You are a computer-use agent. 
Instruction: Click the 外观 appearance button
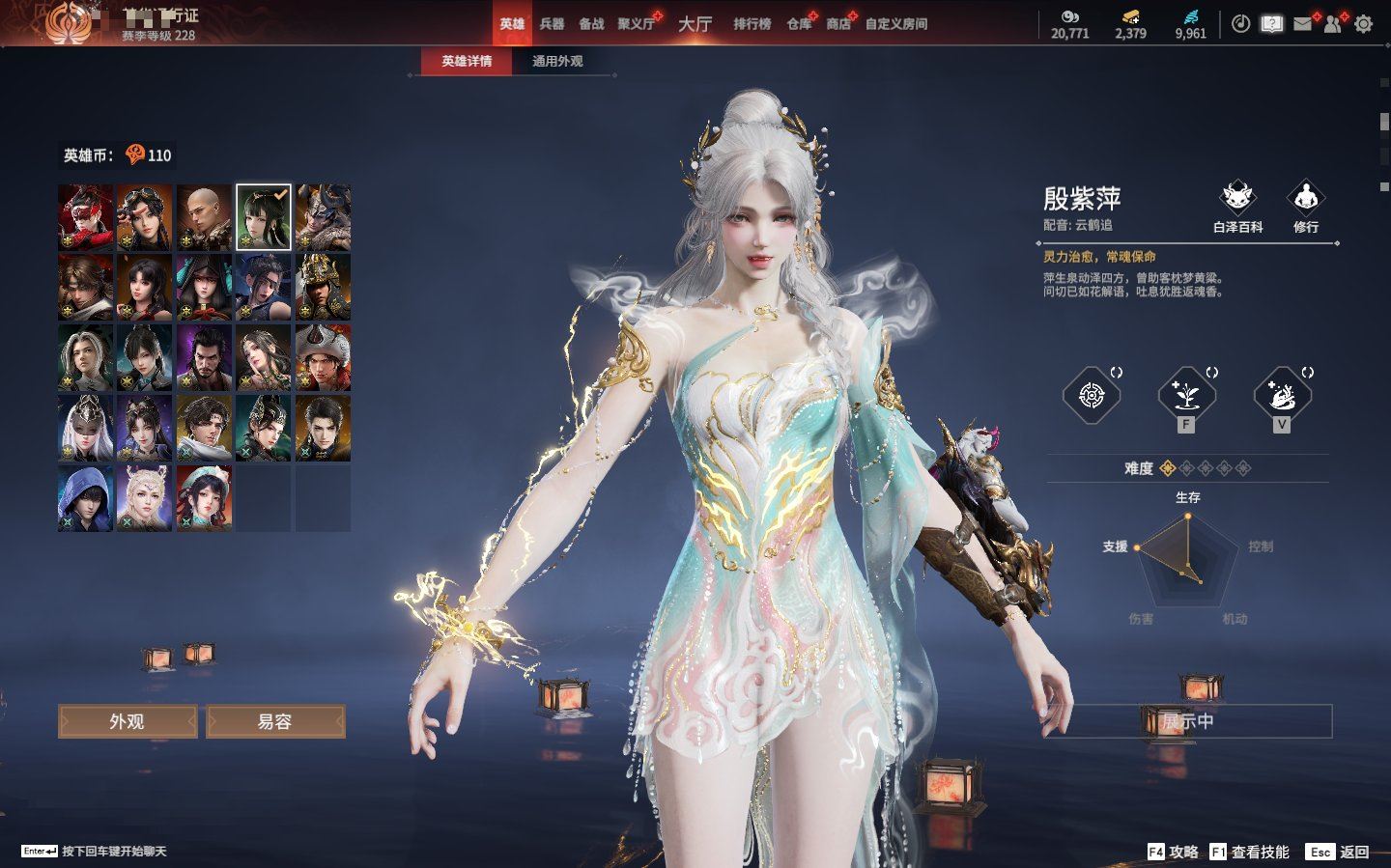click(x=128, y=721)
